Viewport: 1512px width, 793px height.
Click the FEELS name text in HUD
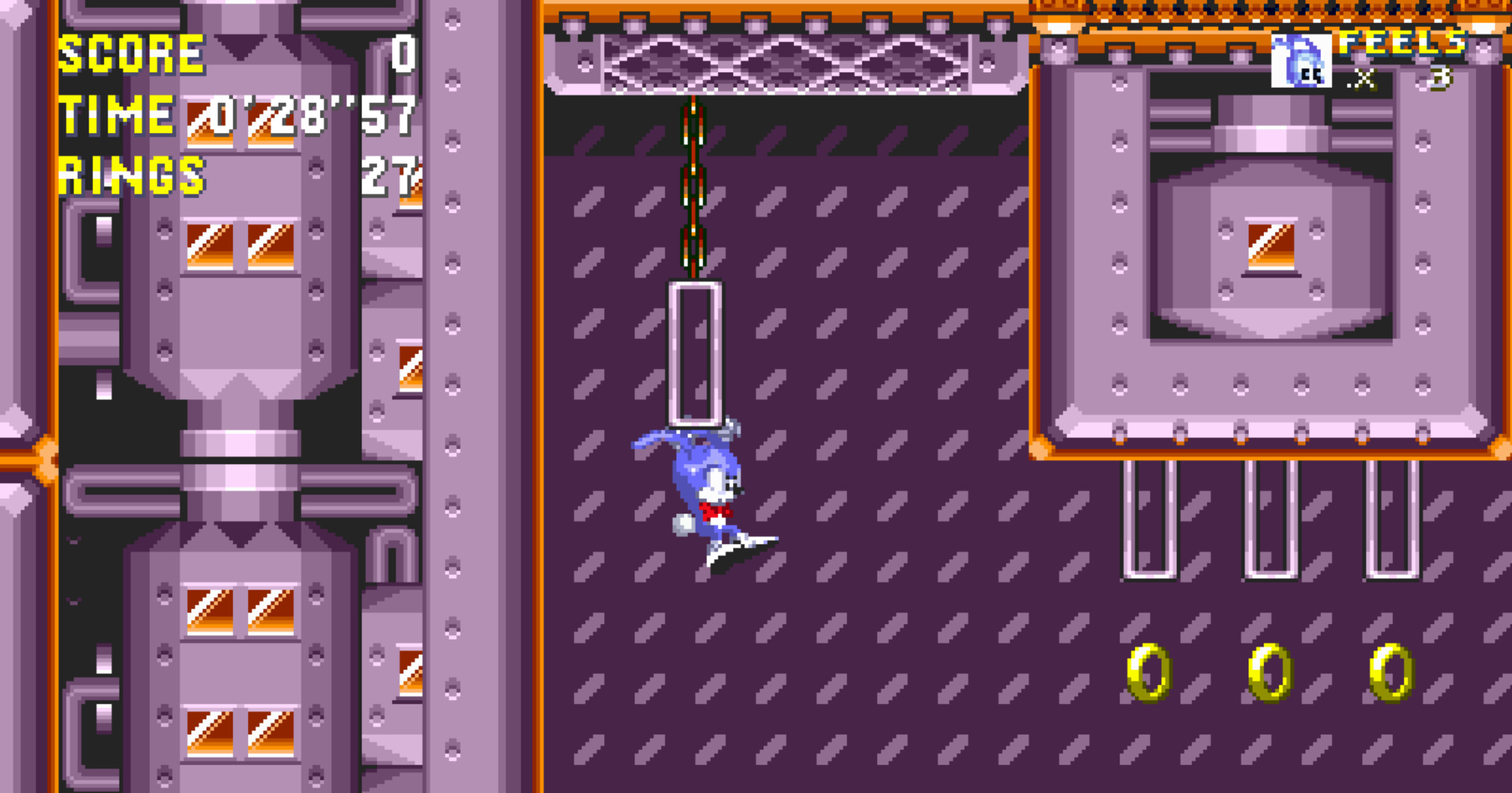(1408, 43)
